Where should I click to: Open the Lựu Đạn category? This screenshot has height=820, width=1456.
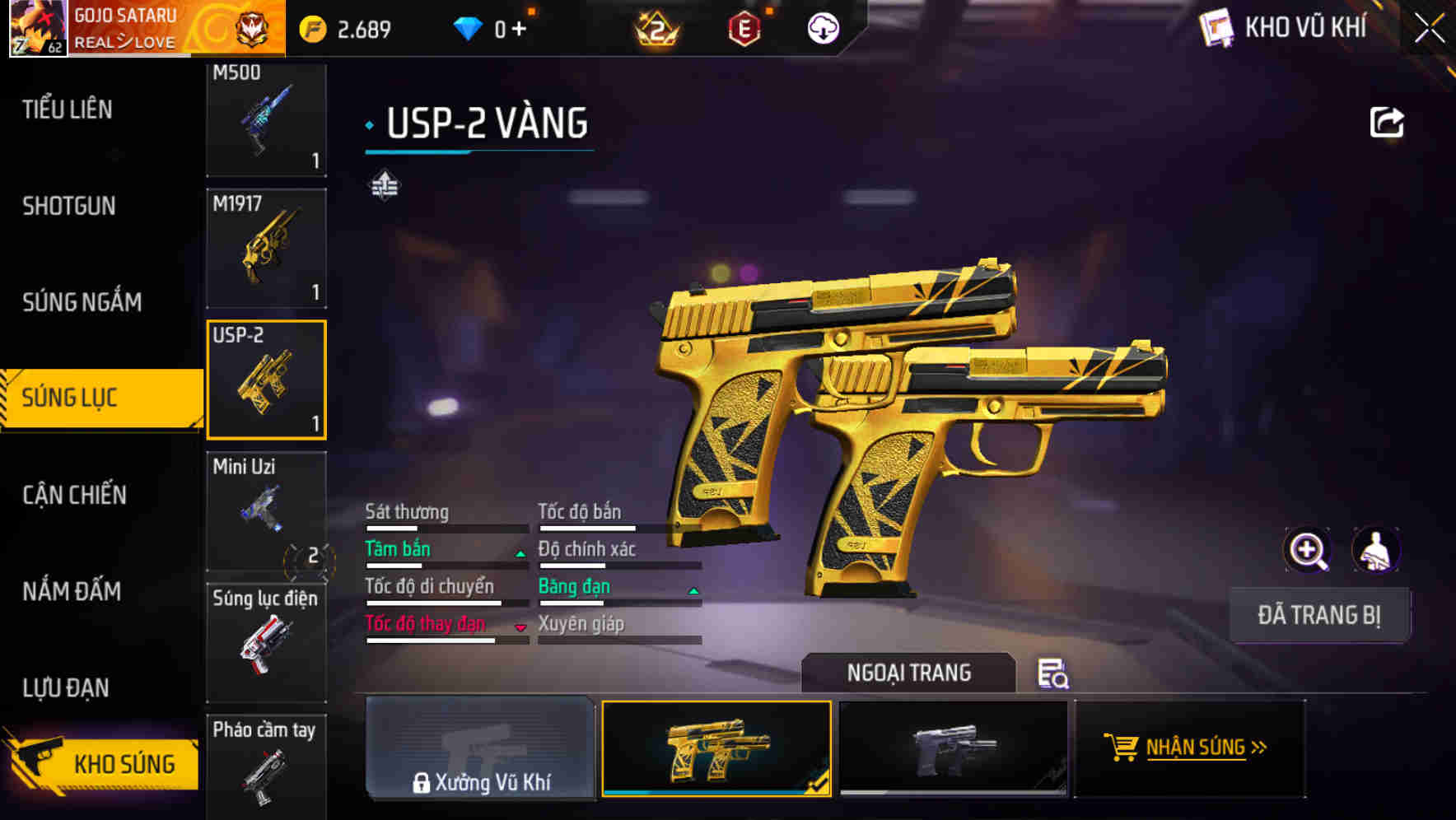tap(66, 687)
